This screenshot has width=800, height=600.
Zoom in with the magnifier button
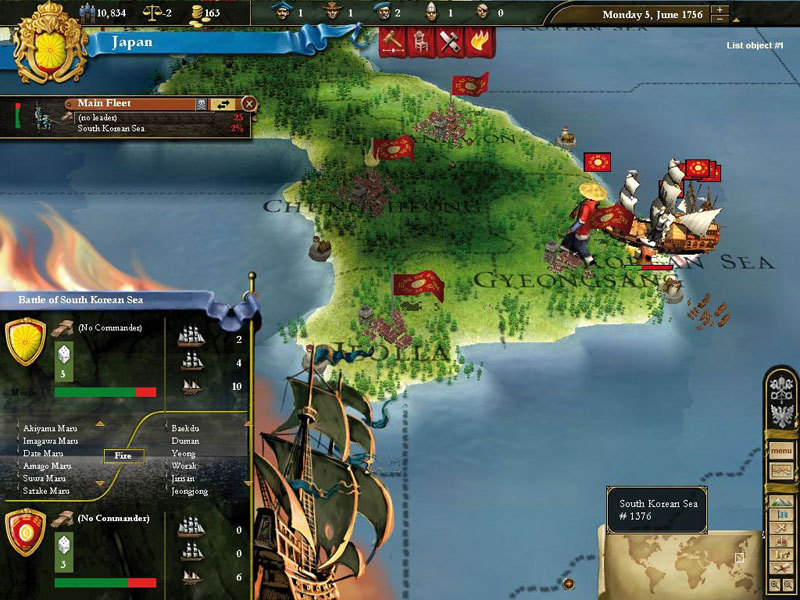pyautogui.click(x=773, y=583)
